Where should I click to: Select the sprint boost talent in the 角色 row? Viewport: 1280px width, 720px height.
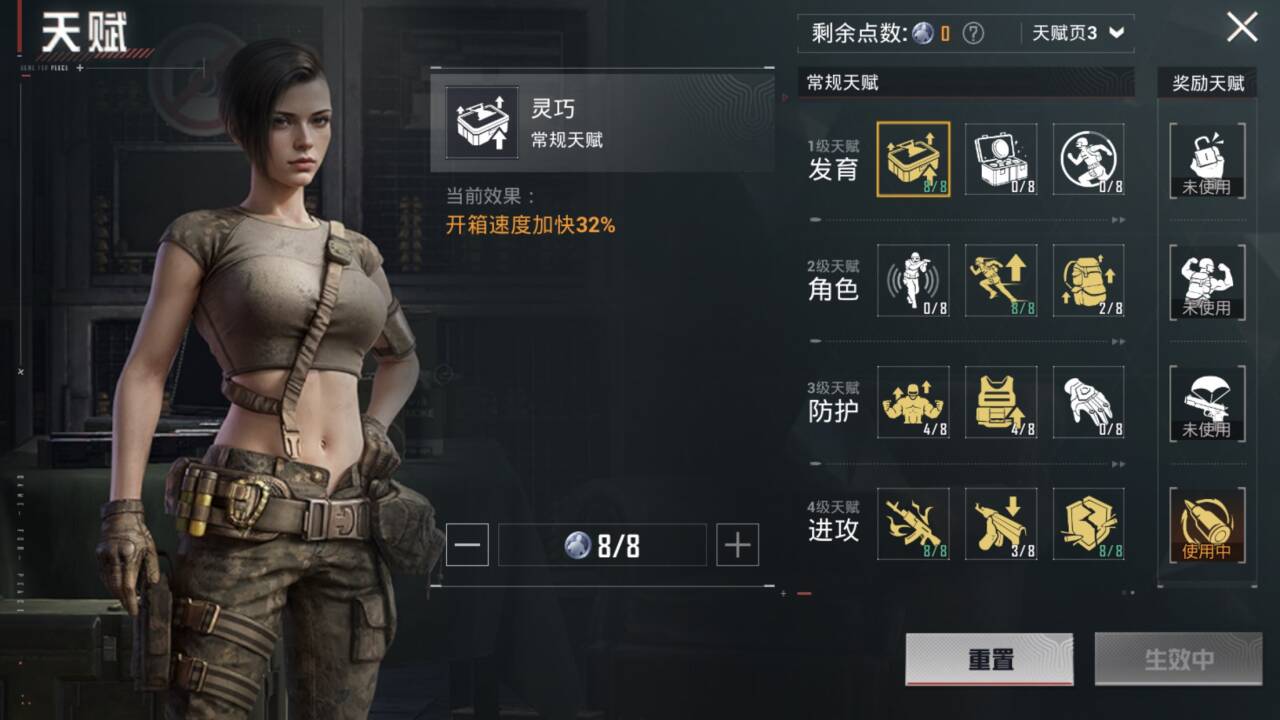coord(1001,282)
